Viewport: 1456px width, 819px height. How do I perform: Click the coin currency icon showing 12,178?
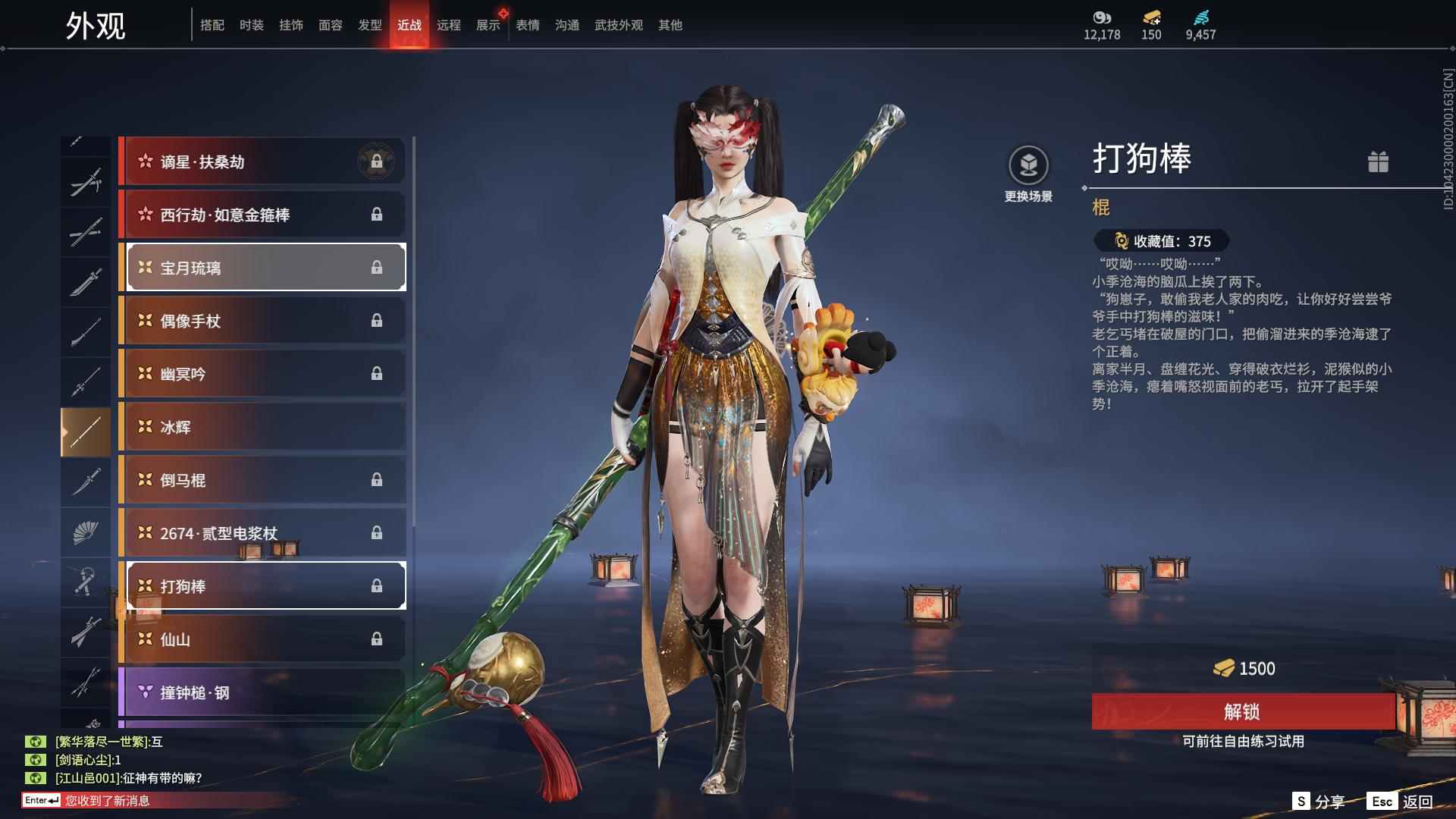coord(1101,18)
